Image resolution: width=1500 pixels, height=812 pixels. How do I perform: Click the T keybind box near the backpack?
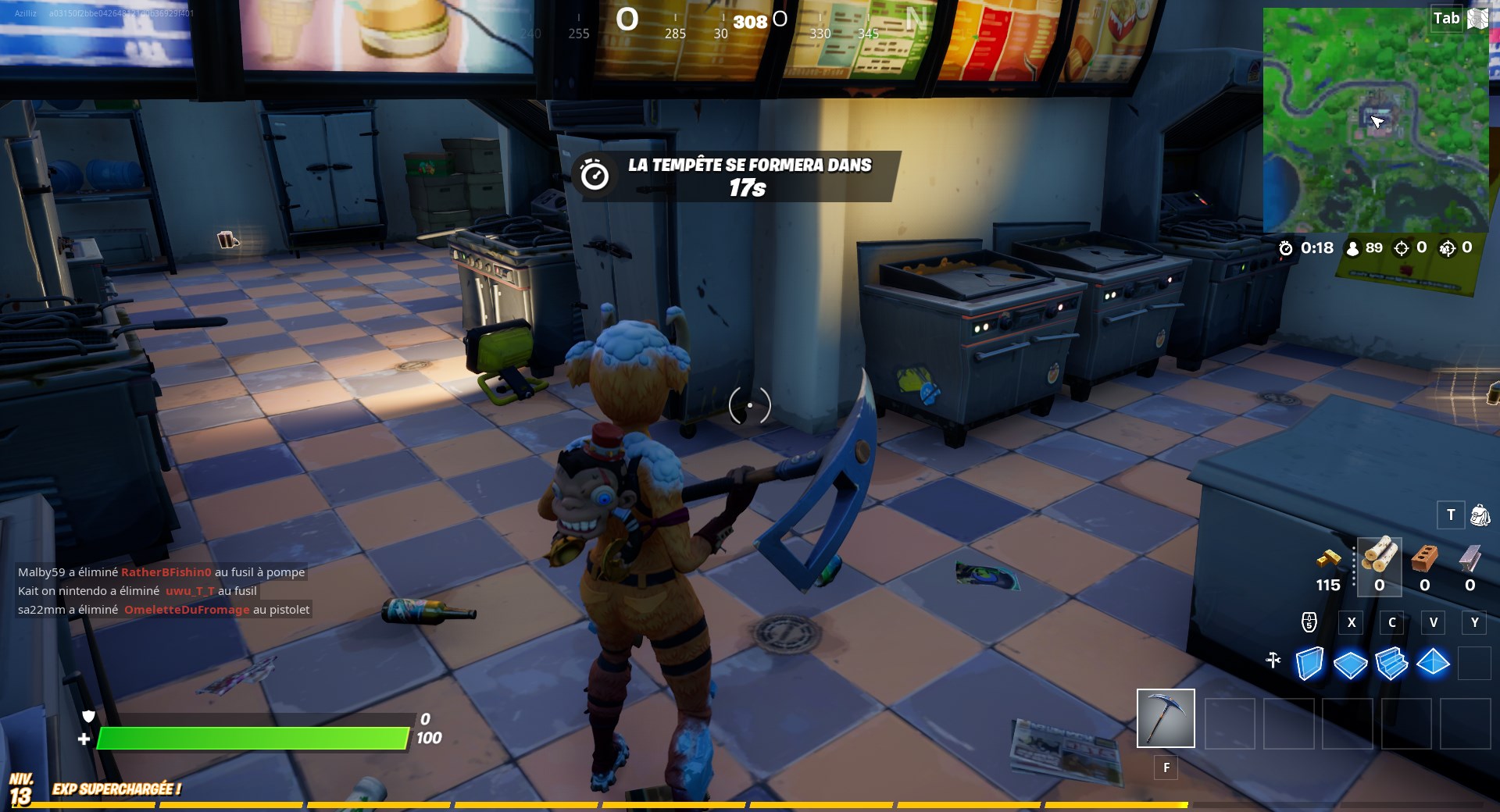1450,515
